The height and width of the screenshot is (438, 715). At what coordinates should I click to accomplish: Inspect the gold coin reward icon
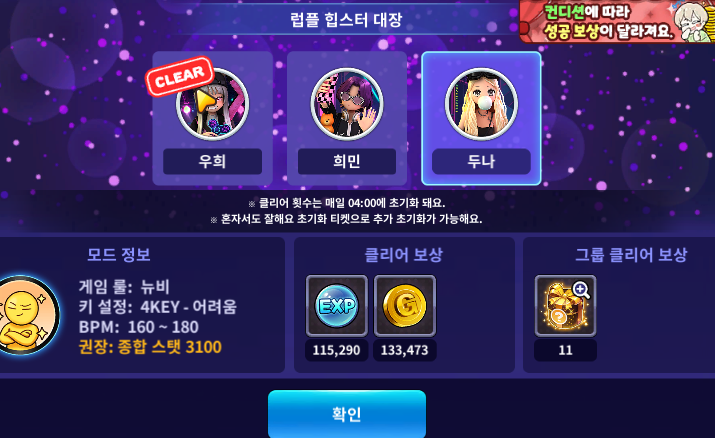(404, 306)
